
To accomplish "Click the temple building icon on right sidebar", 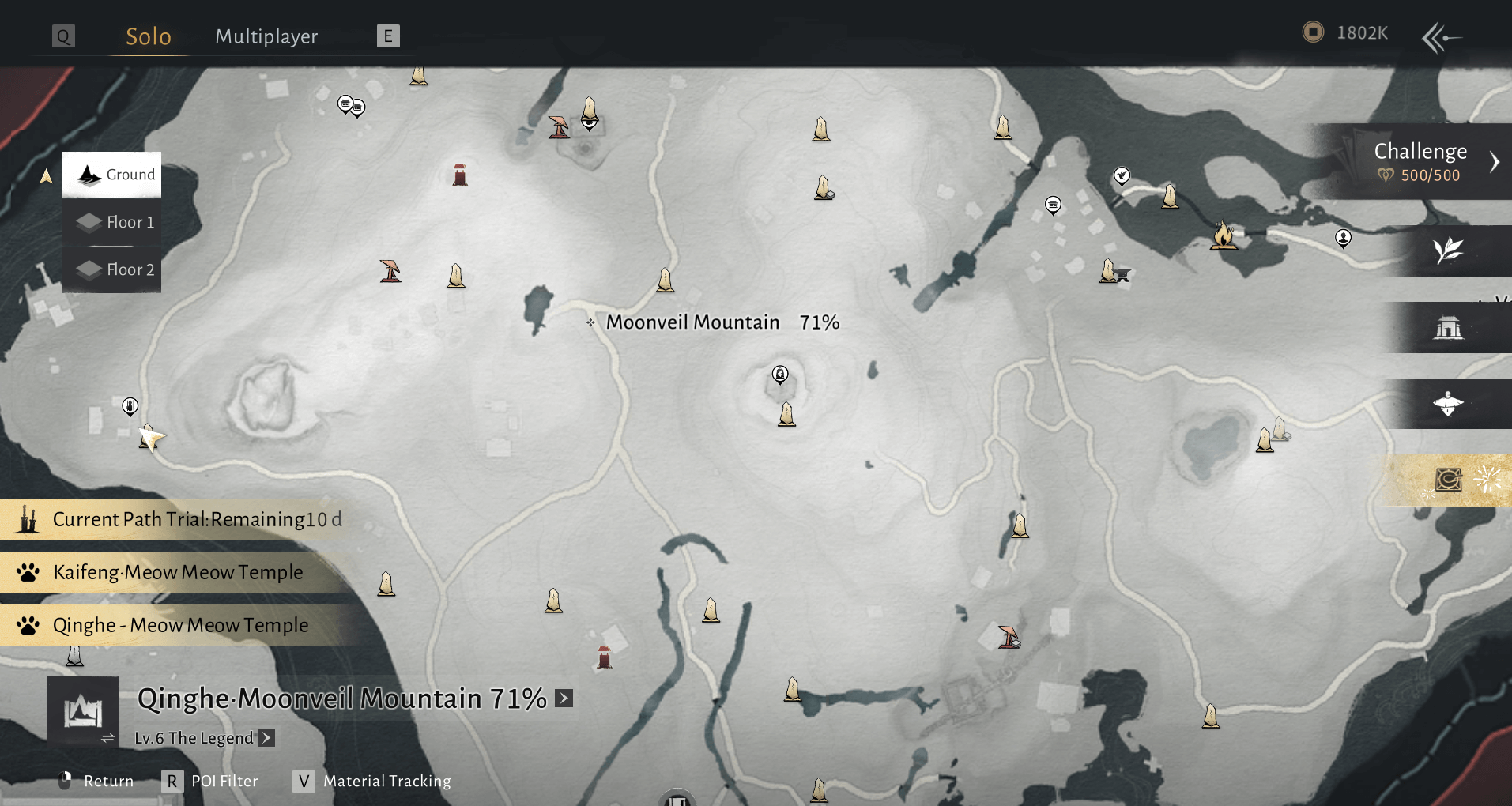I will coord(1449,327).
